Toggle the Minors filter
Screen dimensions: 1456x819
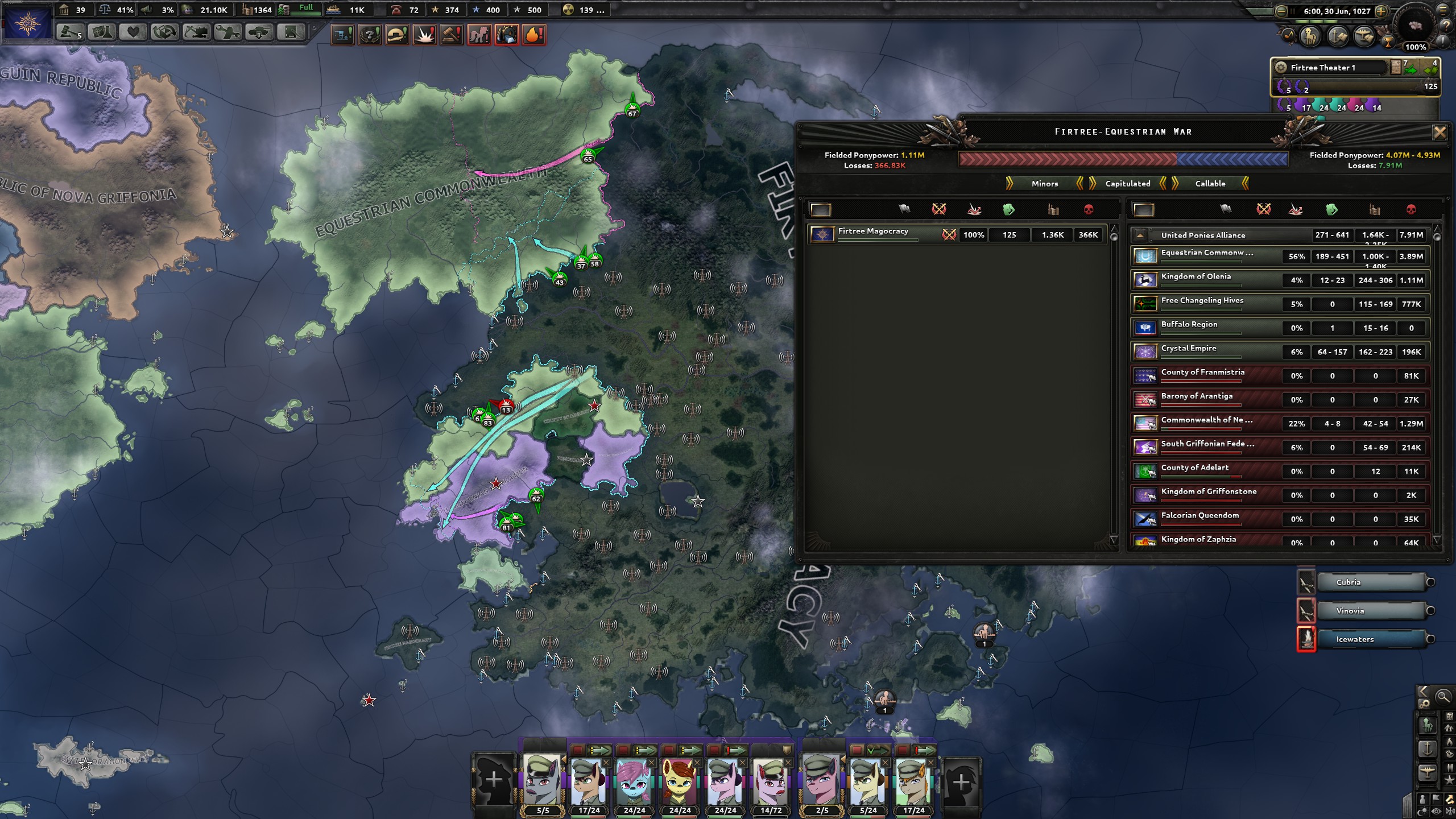1045,184
